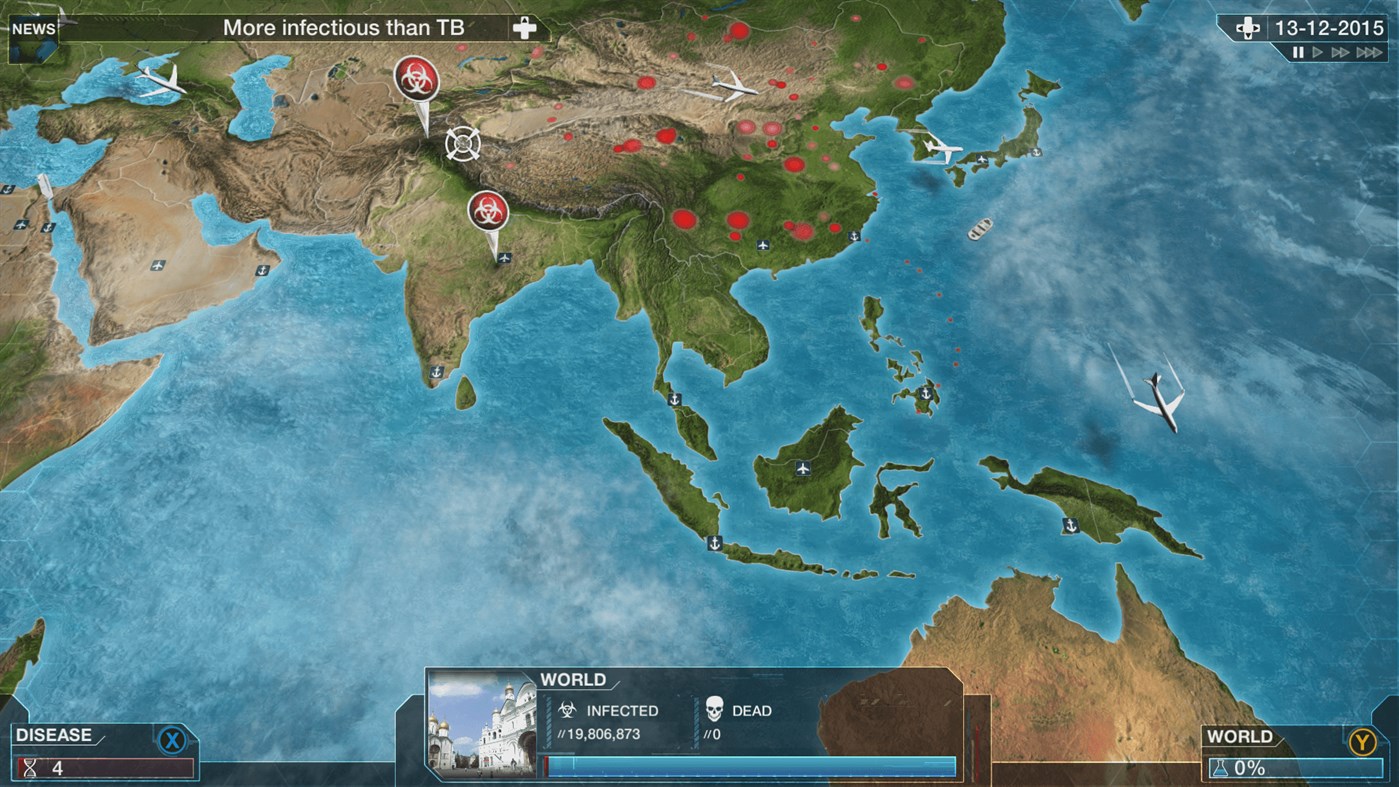Read the 'More infectious than TB' headline
The height and width of the screenshot is (787, 1399).
[x=344, y=27]
